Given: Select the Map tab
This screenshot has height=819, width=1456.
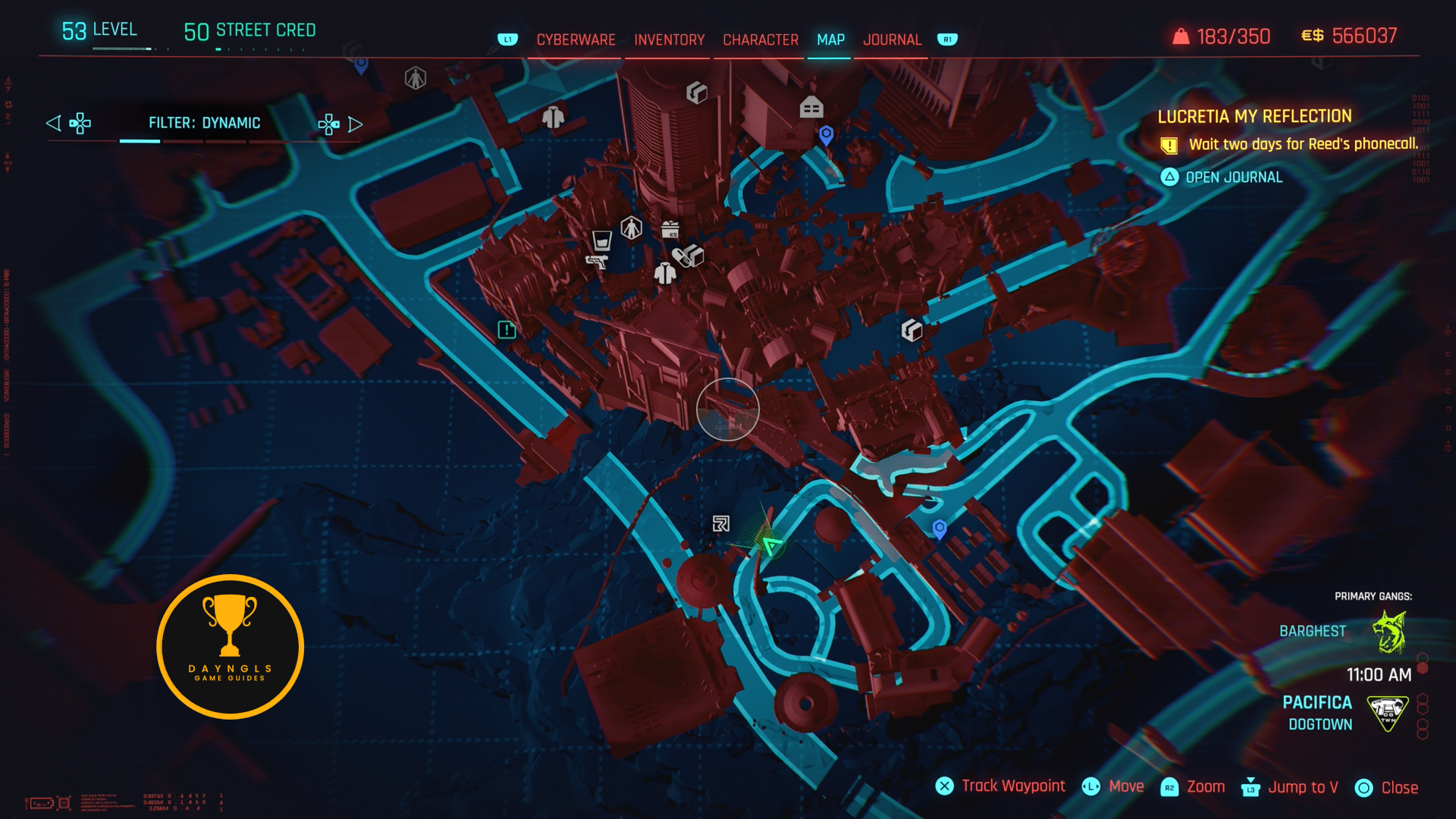Looking at the screenshot, I should 830,39.
